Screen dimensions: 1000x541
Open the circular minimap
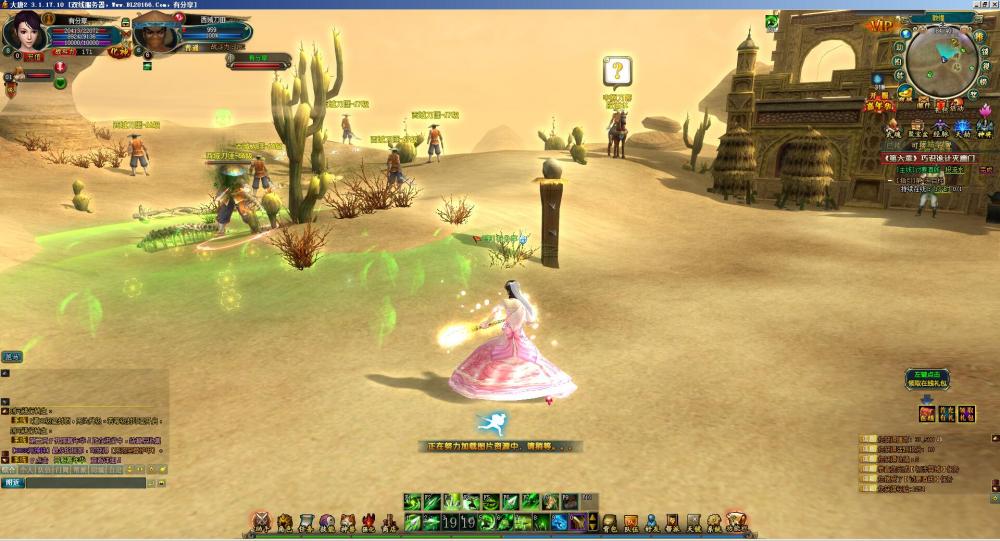(942, 58)
